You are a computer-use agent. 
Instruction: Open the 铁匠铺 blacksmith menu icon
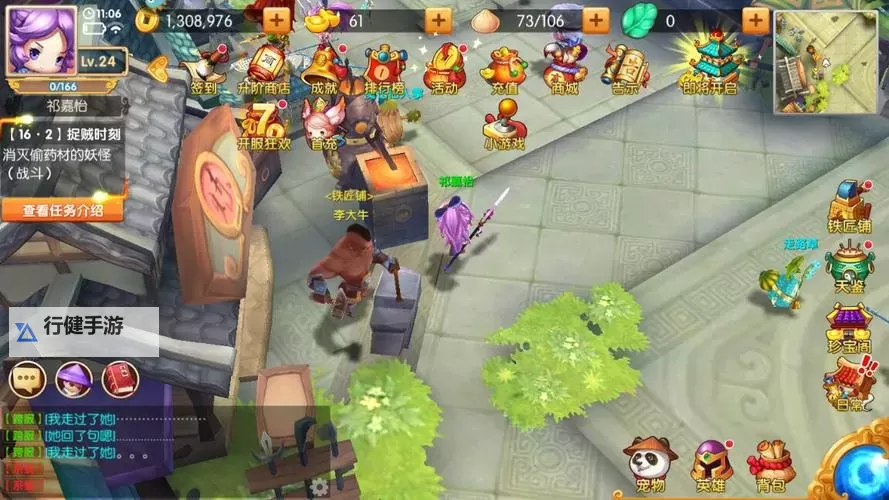pyautogui.click(x=849, y=205)
